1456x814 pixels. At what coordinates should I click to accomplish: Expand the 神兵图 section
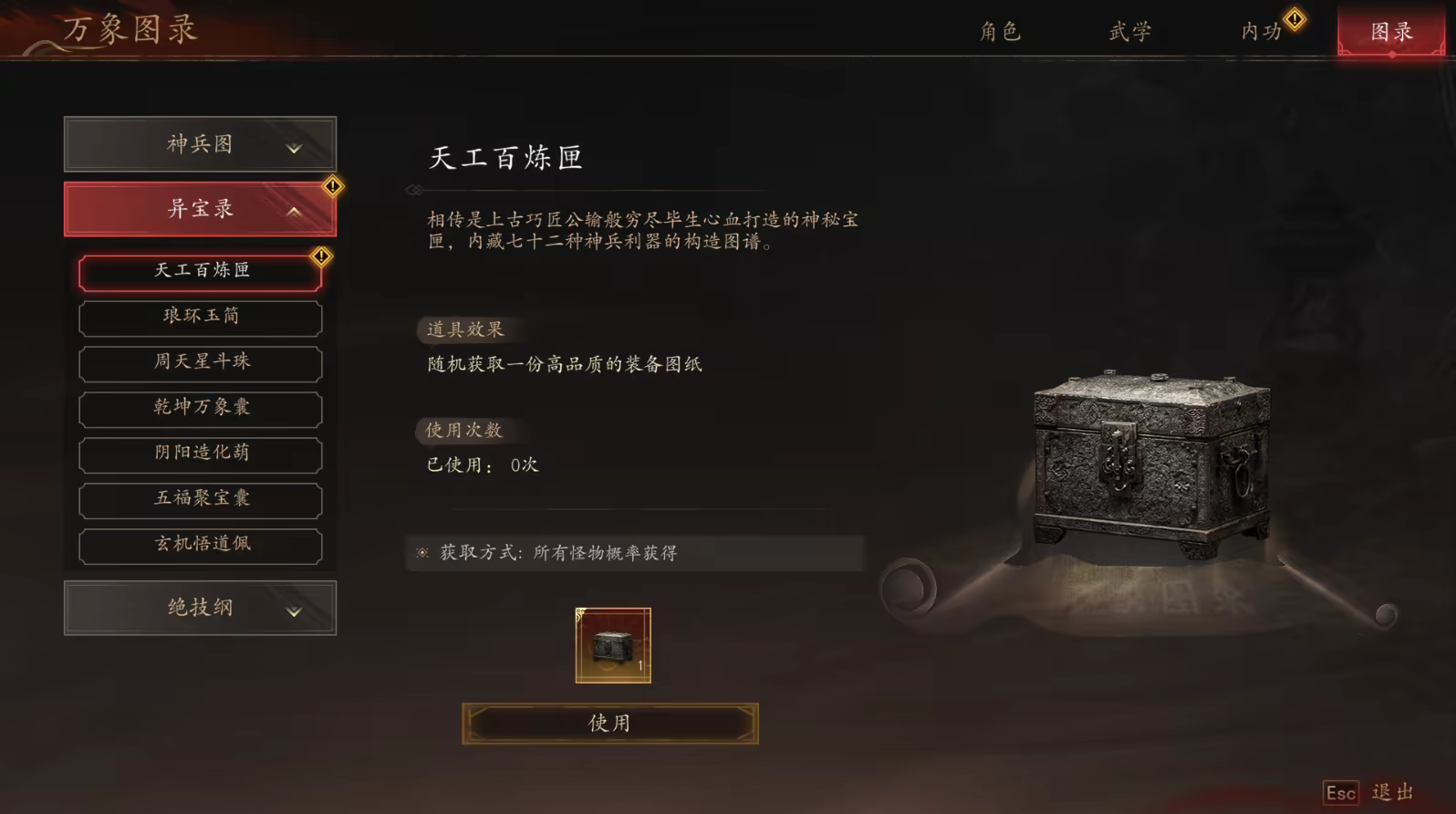(x=200, y=144)
